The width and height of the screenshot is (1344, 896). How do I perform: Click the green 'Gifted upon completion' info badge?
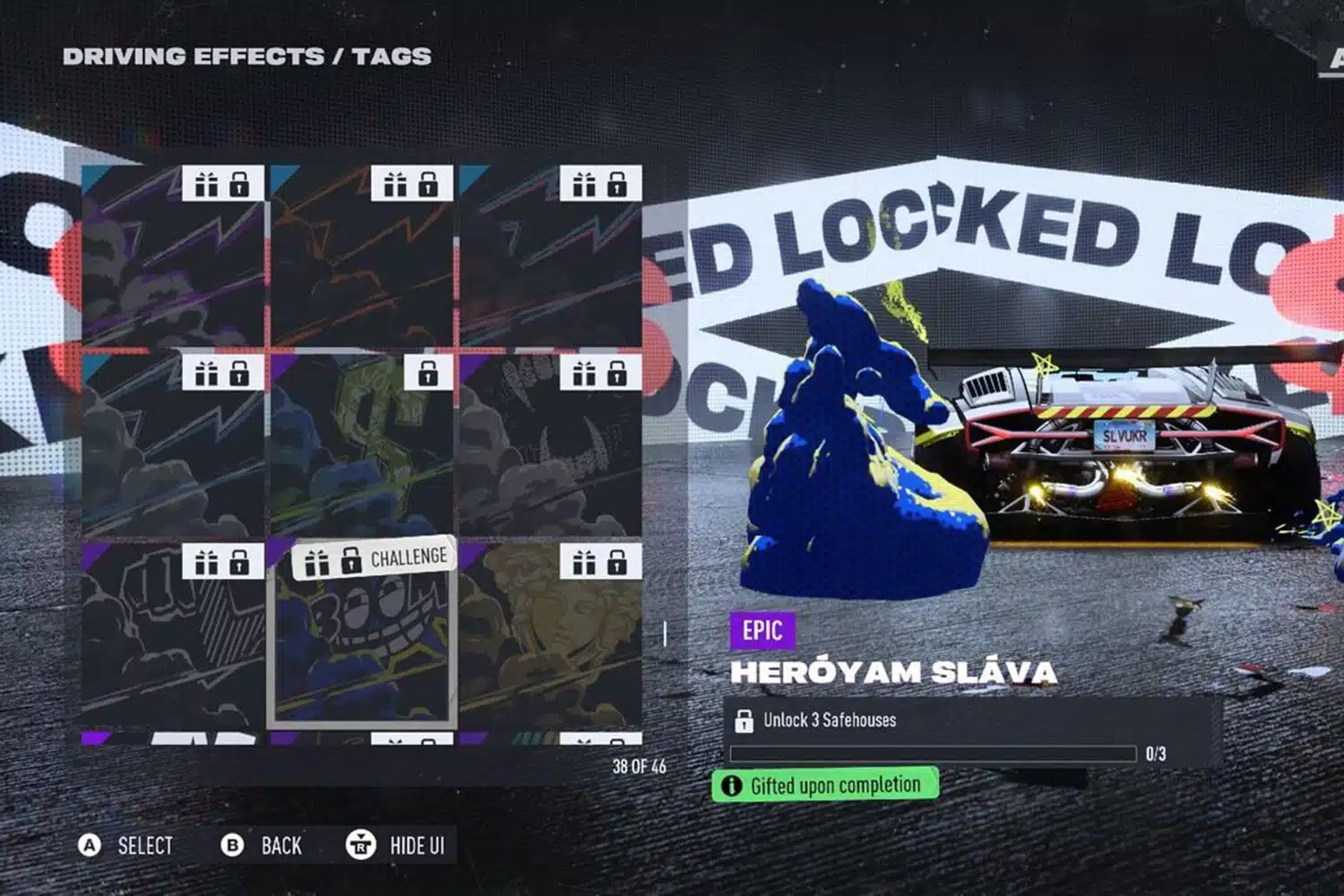(x=824, y=785)
